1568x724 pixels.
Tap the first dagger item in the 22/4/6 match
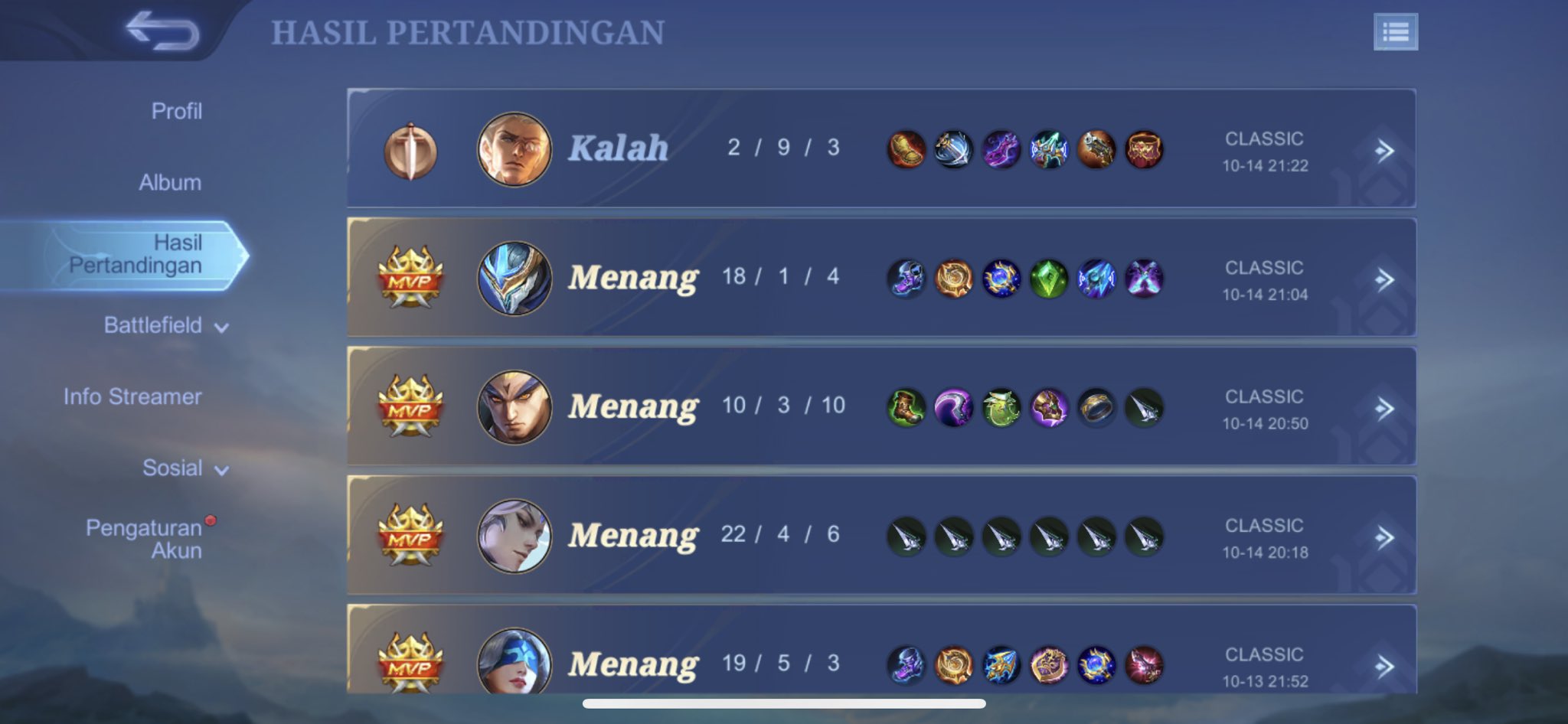(906, 536)
